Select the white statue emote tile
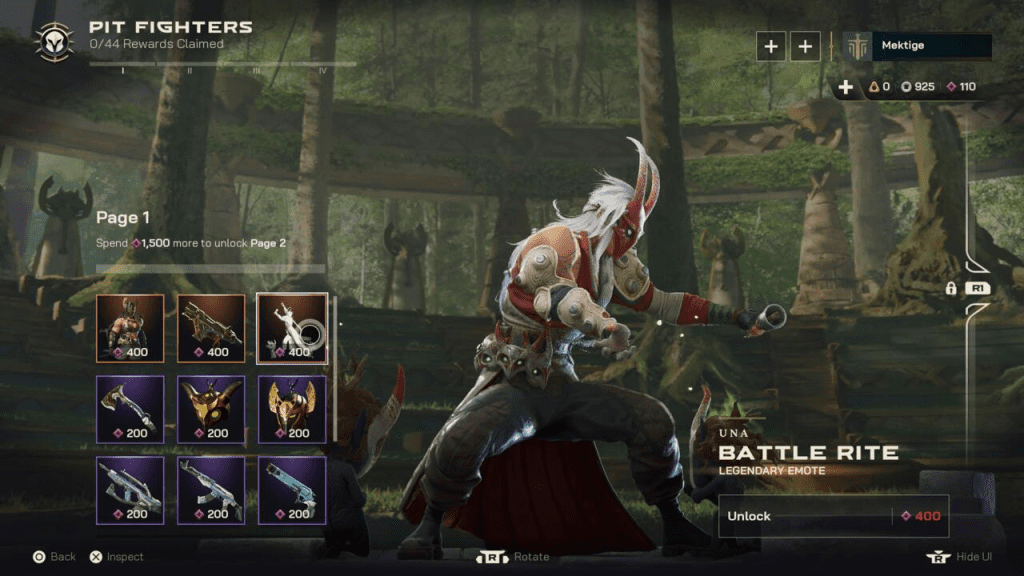The width and height of the screenshot is (1024, 576). coord(292,328)
